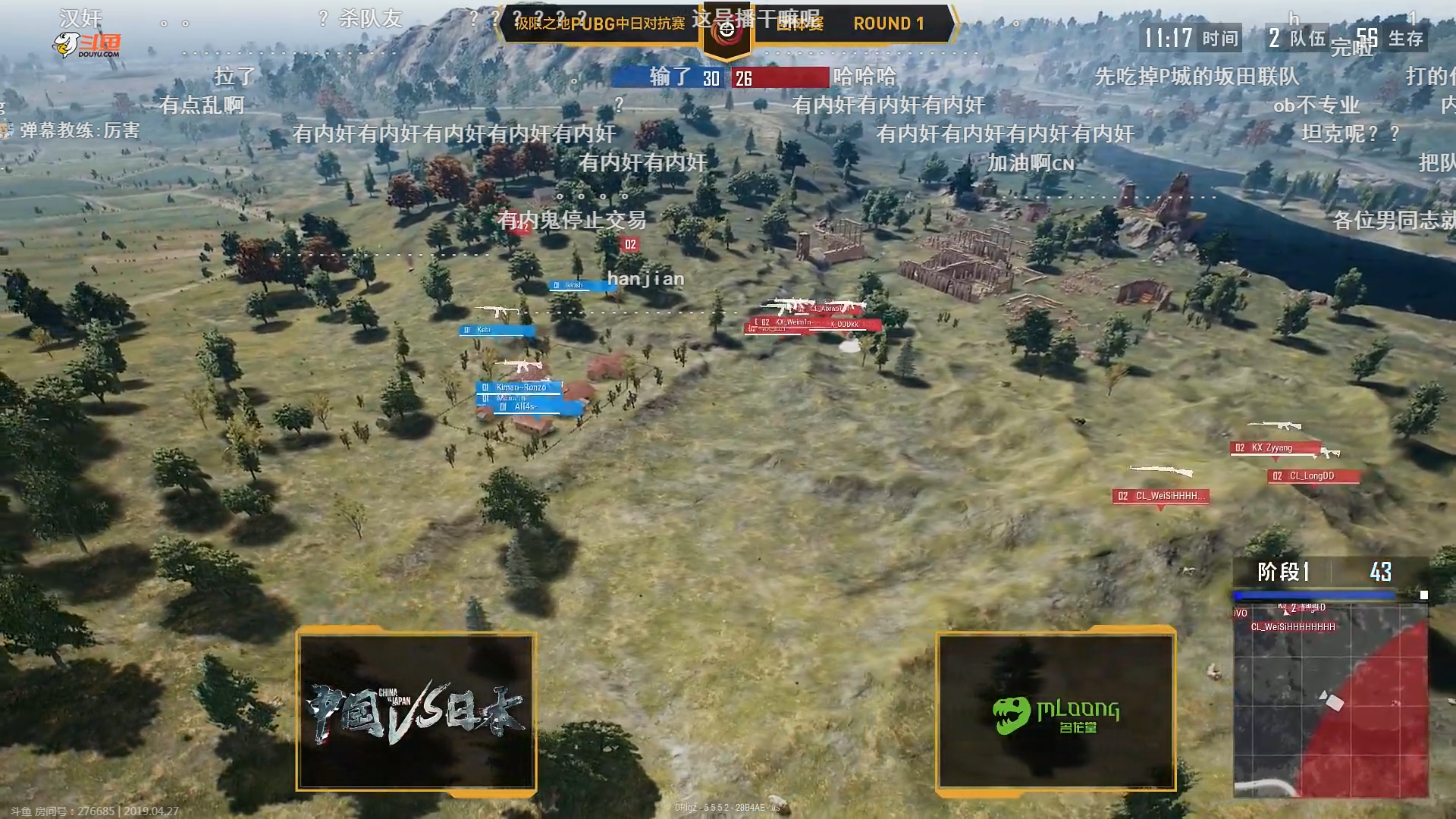Select the Kehi player name tag
1456x819 pixels.
[x=497, y=330]
